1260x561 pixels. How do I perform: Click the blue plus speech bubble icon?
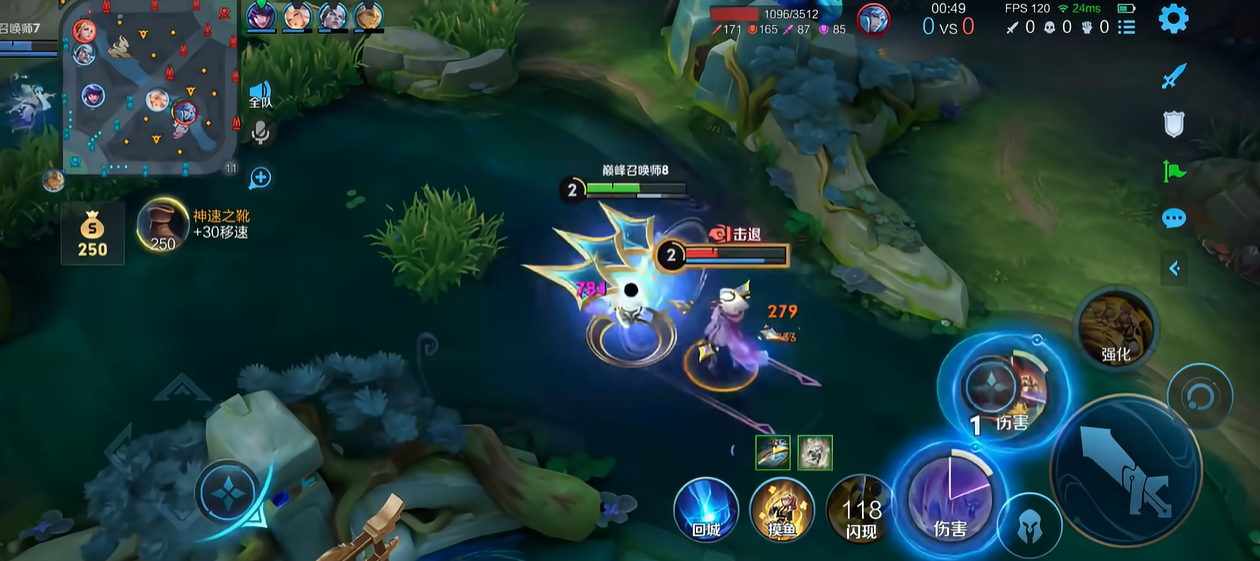(x=260, y=178)
